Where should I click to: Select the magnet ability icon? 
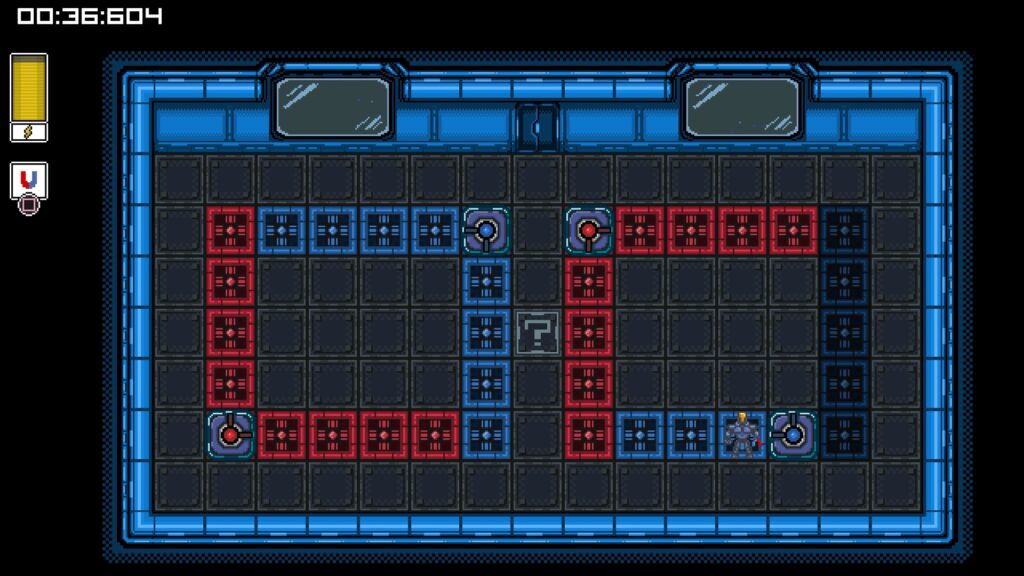click(x=29, y=180)
